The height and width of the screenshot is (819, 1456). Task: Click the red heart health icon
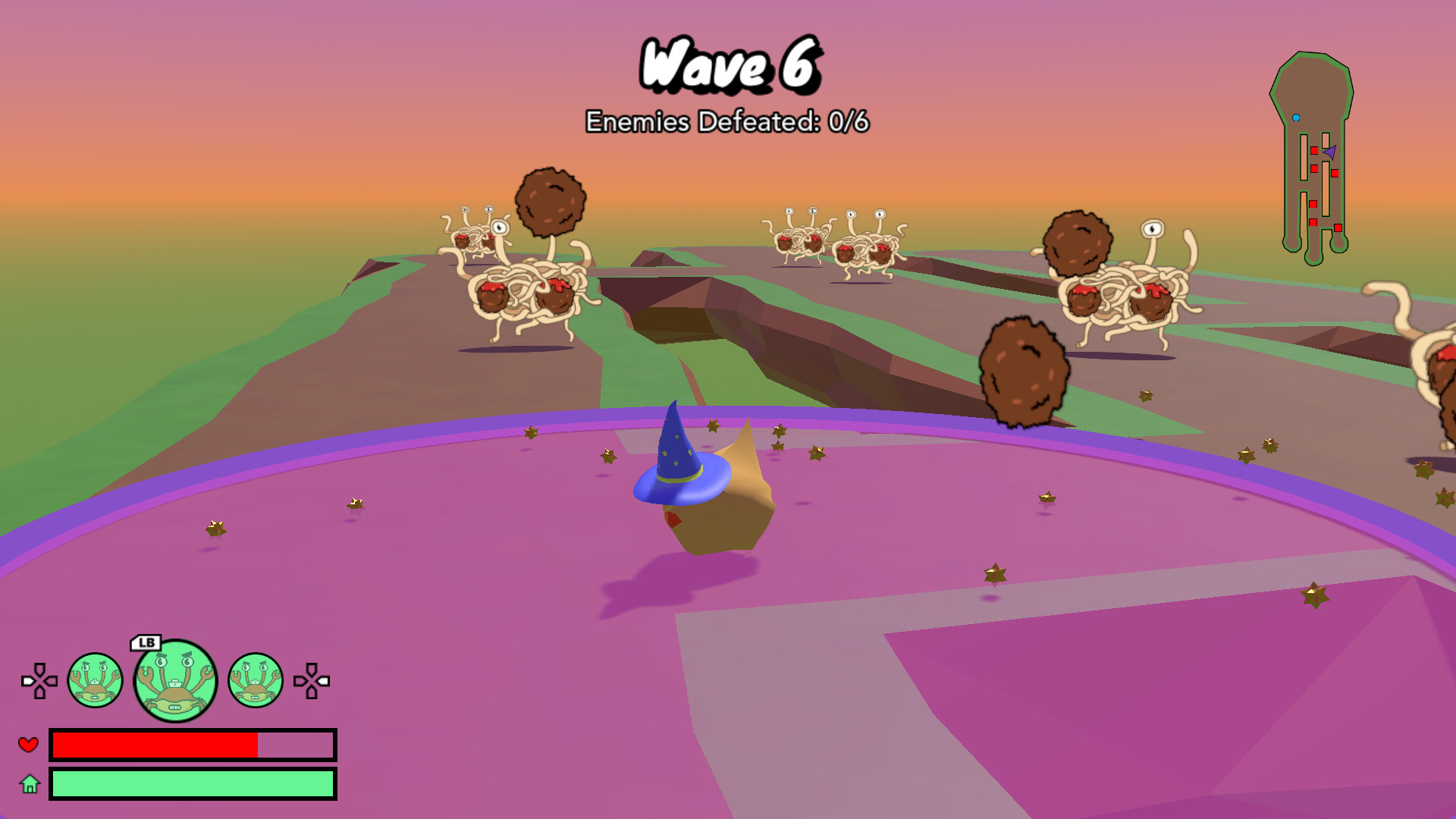[x=29, y=746]
